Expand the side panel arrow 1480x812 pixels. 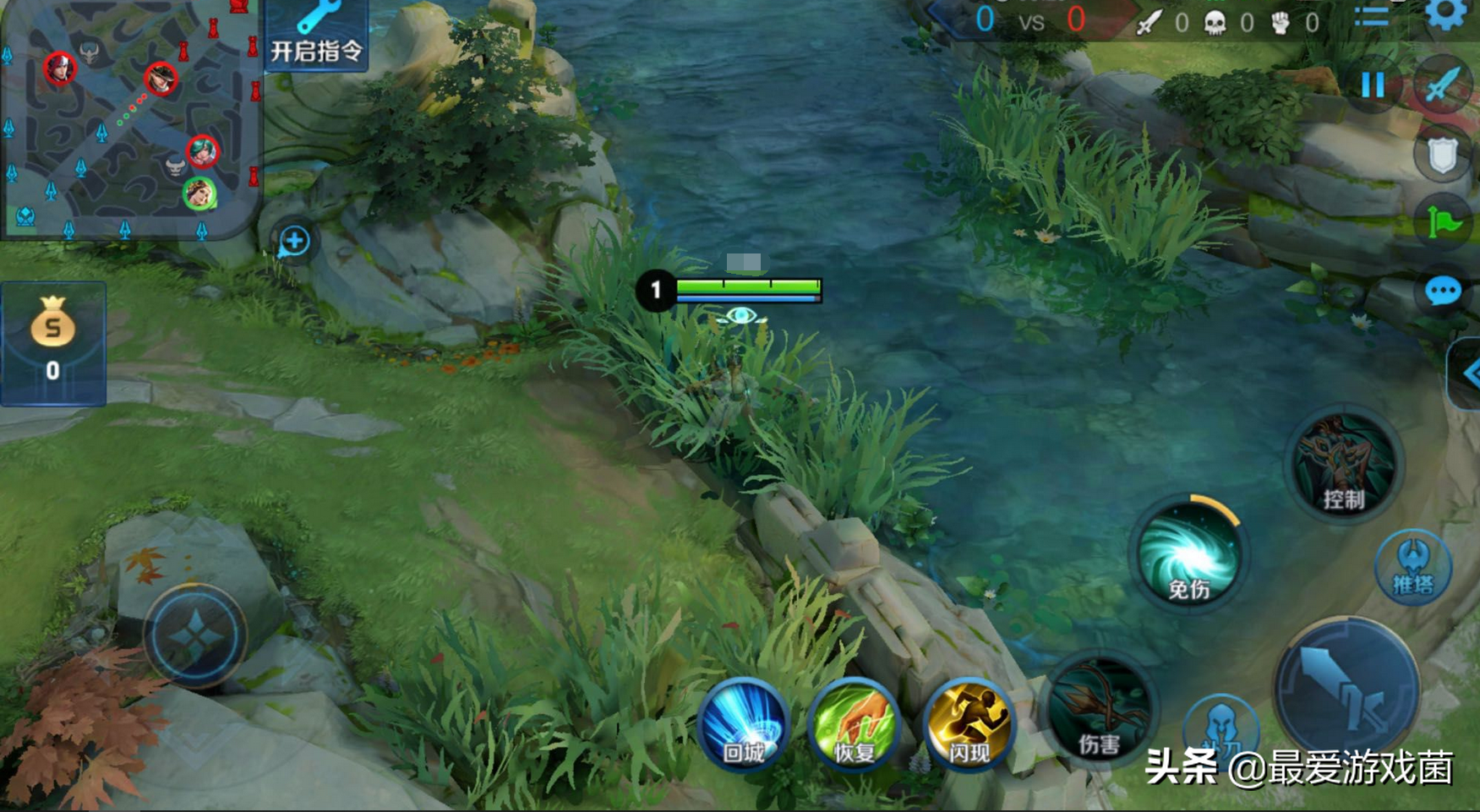[1469, 373]
